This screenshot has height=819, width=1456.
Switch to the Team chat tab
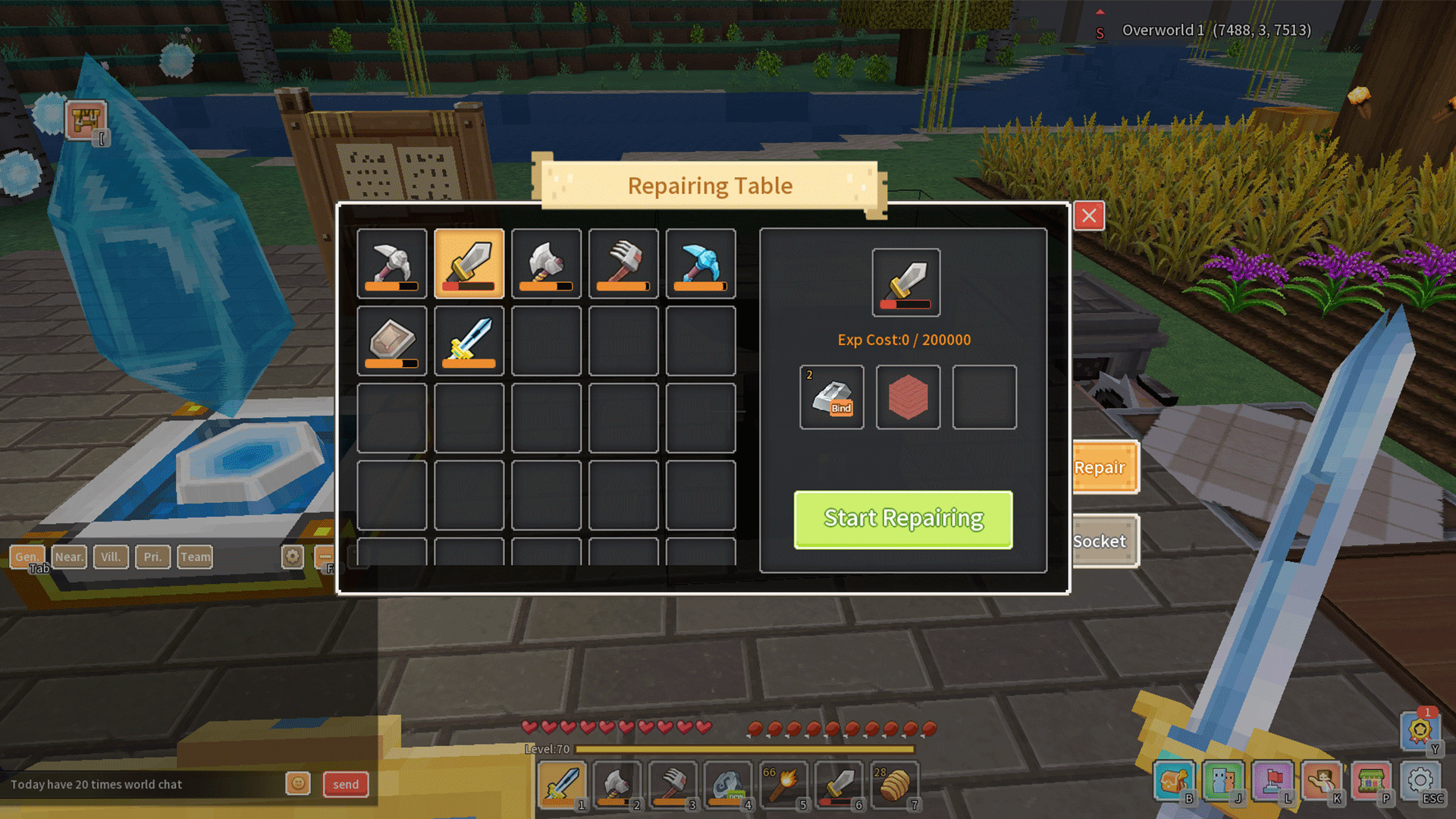pyautogui.click(x=195, y=557)
